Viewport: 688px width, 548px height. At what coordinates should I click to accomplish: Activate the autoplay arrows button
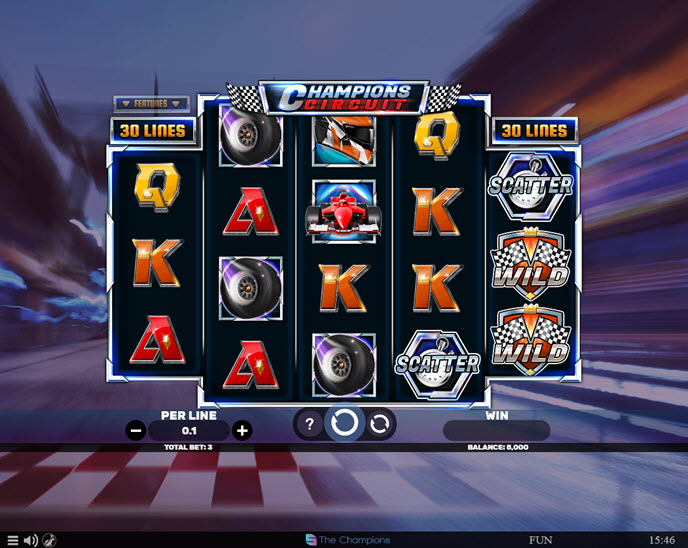(x=379, y=425)
